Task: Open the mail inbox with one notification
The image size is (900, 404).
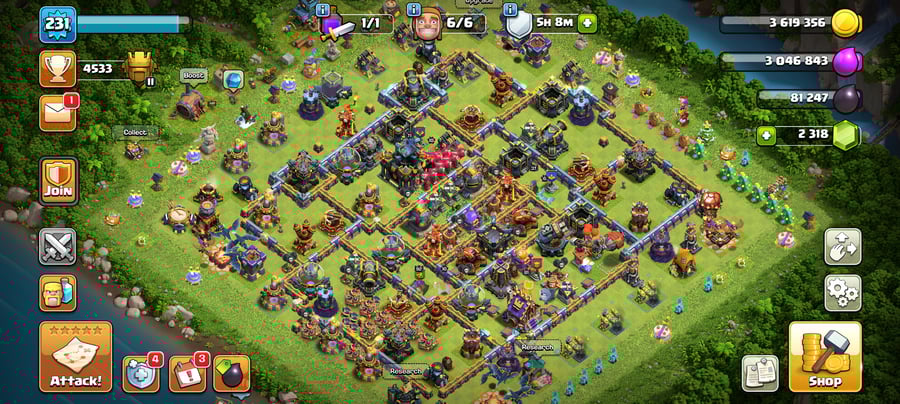Action: (x=57, y=112)
